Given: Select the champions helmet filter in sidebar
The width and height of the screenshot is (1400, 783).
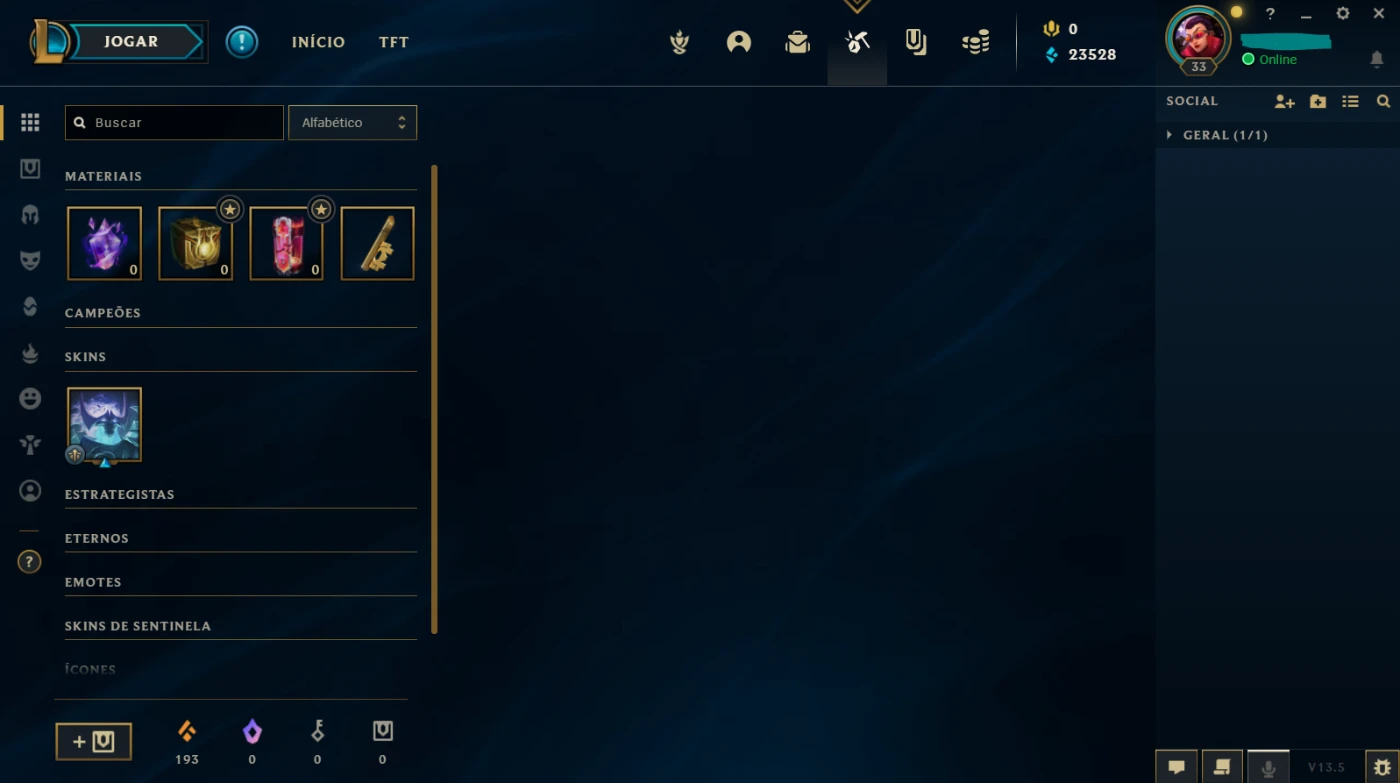Looking at the screenshot, I should click(30, 214).
